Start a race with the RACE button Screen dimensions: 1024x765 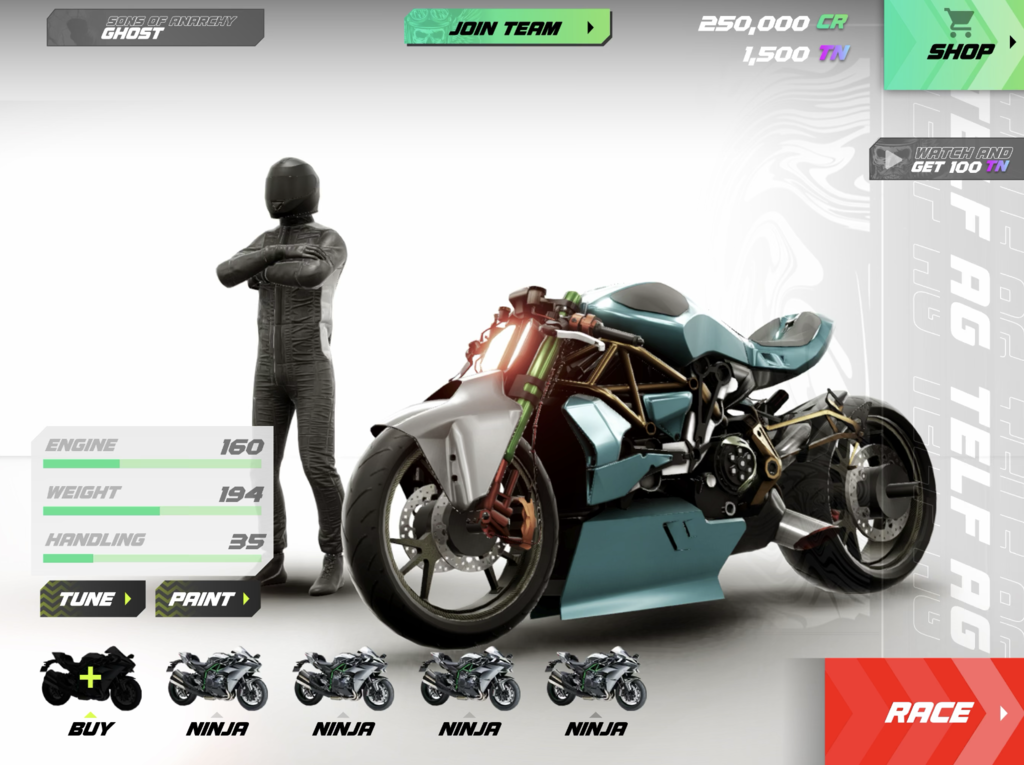pos(925,712)
